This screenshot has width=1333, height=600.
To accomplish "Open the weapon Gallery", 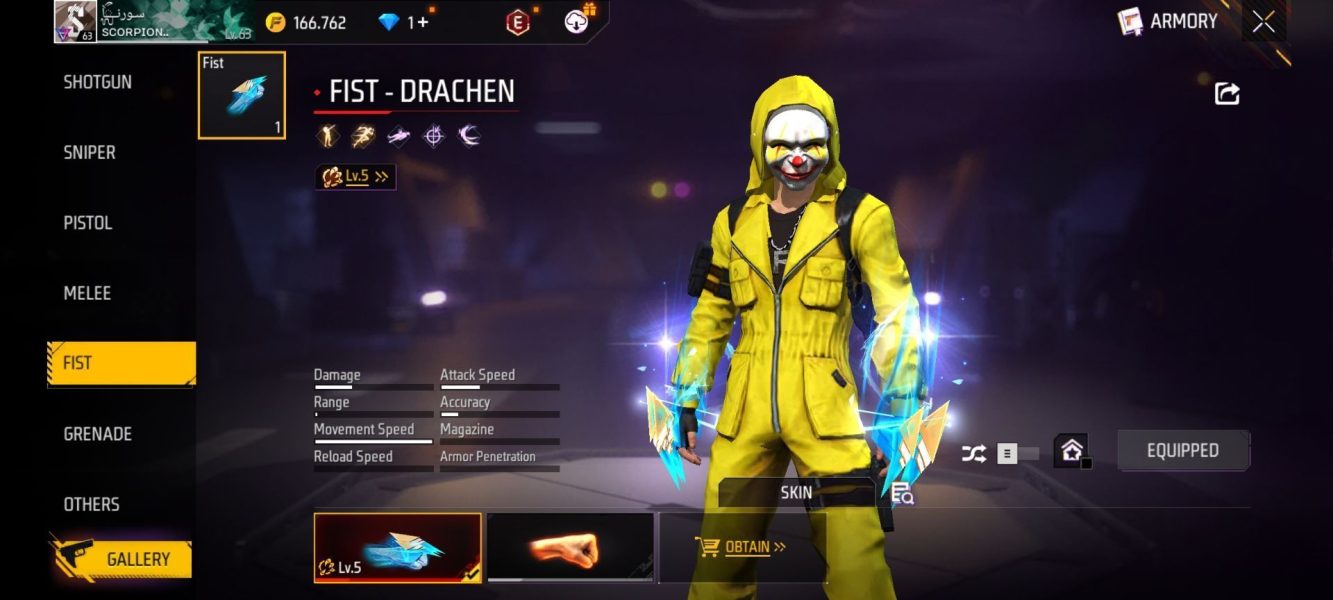I will (x=122, y=559).
